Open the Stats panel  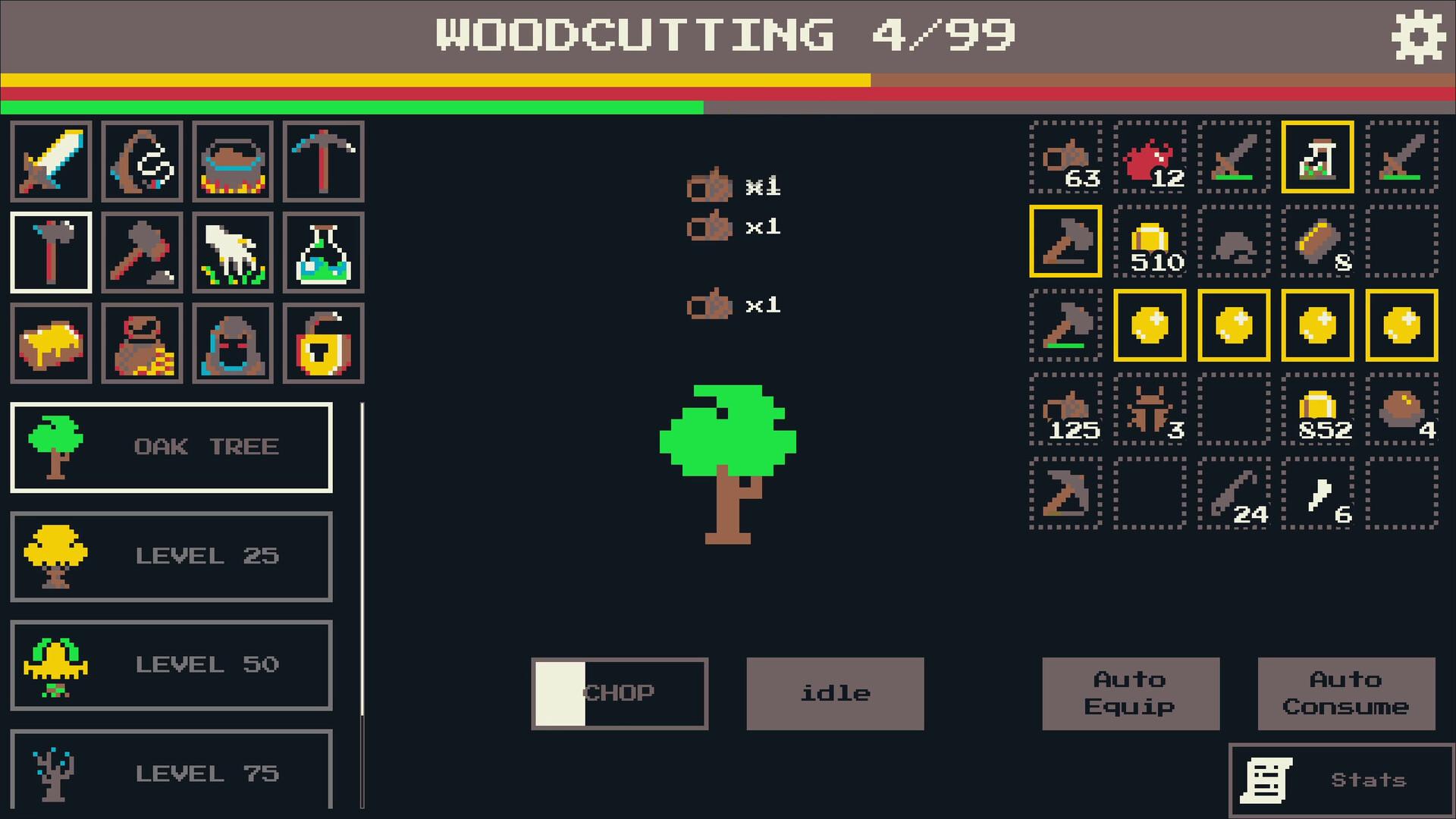[x=1342, y=779]
